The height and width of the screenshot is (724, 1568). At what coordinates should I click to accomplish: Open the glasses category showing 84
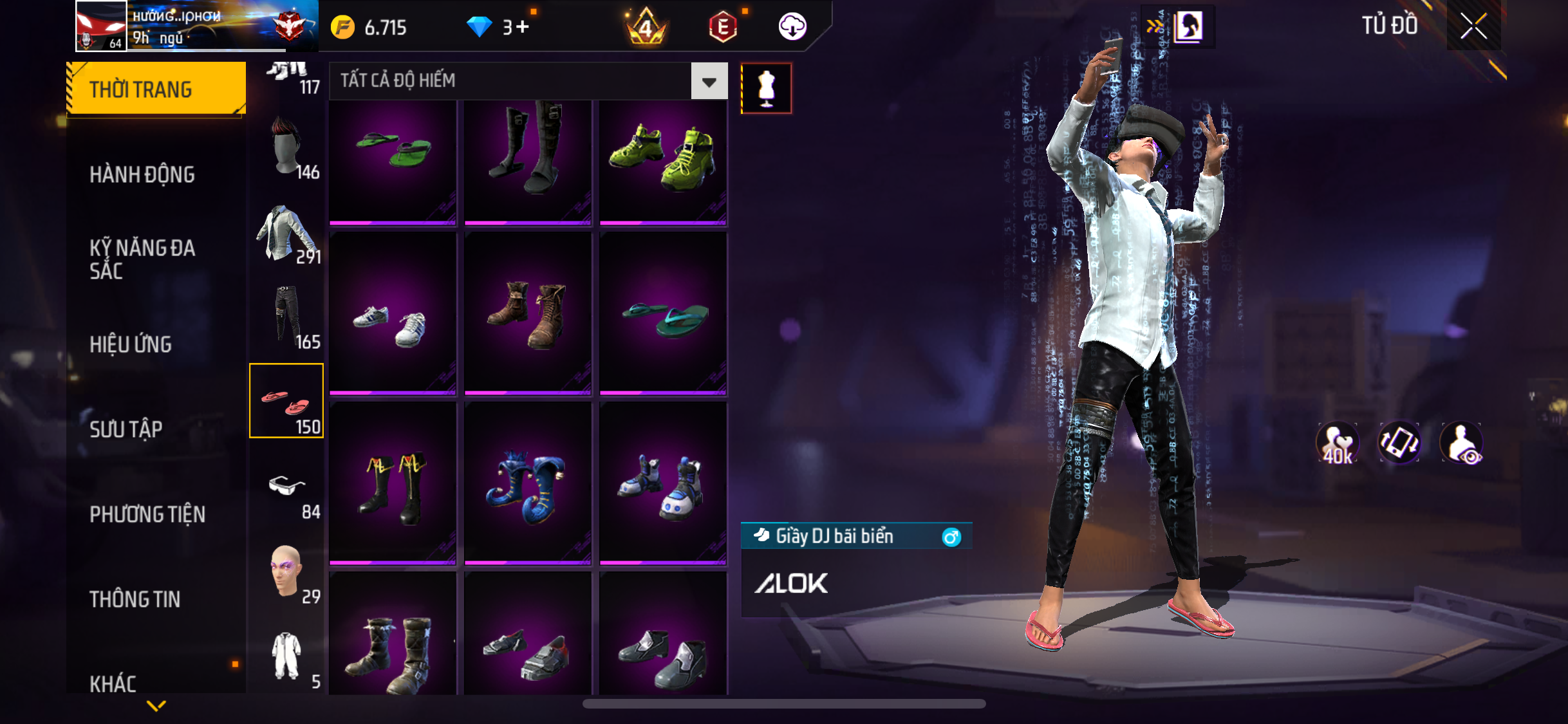pyautogui.click(x=287, y=489)
